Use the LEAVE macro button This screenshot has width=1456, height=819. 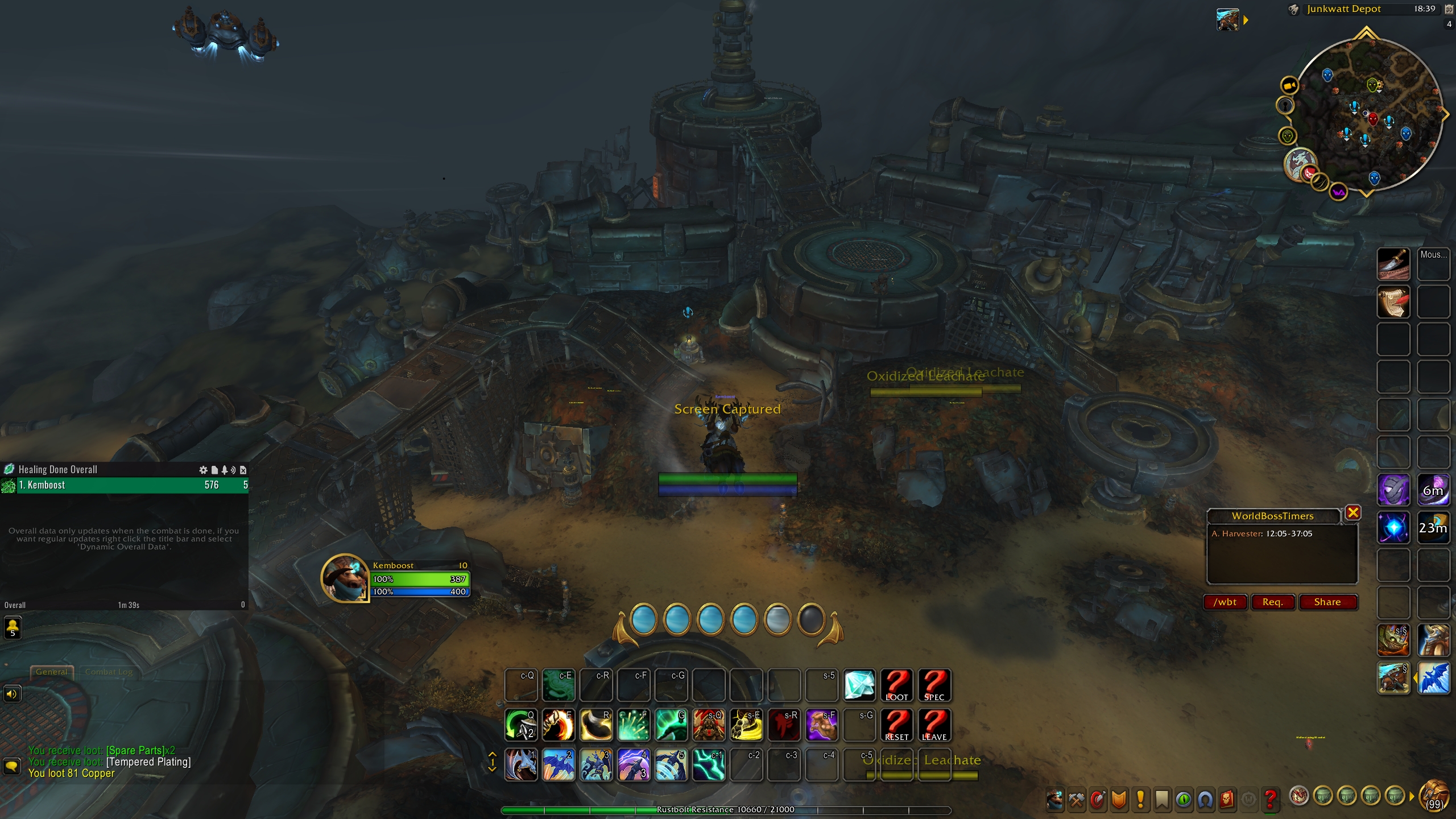(x=934, y=725)
